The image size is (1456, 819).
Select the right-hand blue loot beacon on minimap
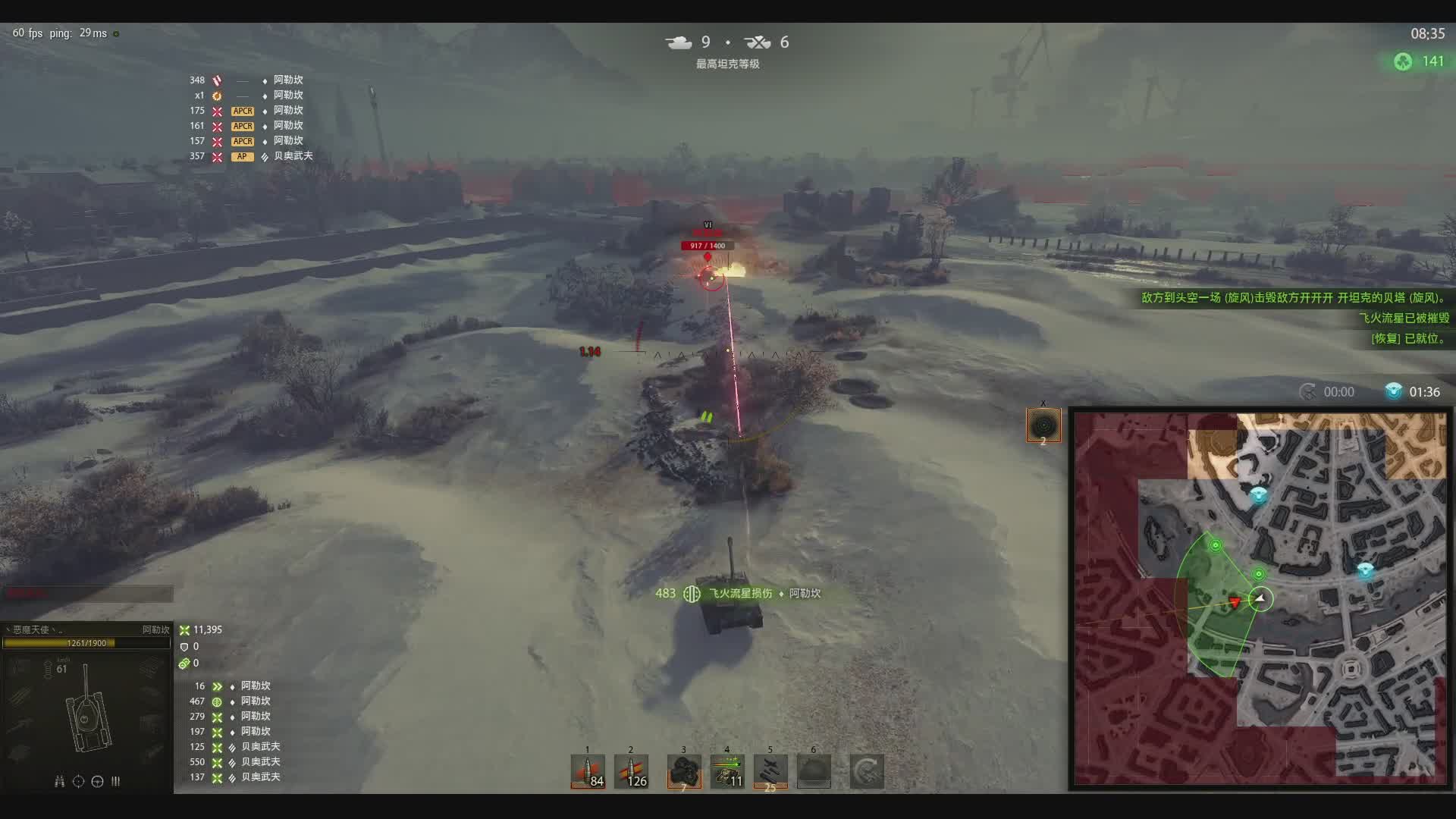(1365, 570)
